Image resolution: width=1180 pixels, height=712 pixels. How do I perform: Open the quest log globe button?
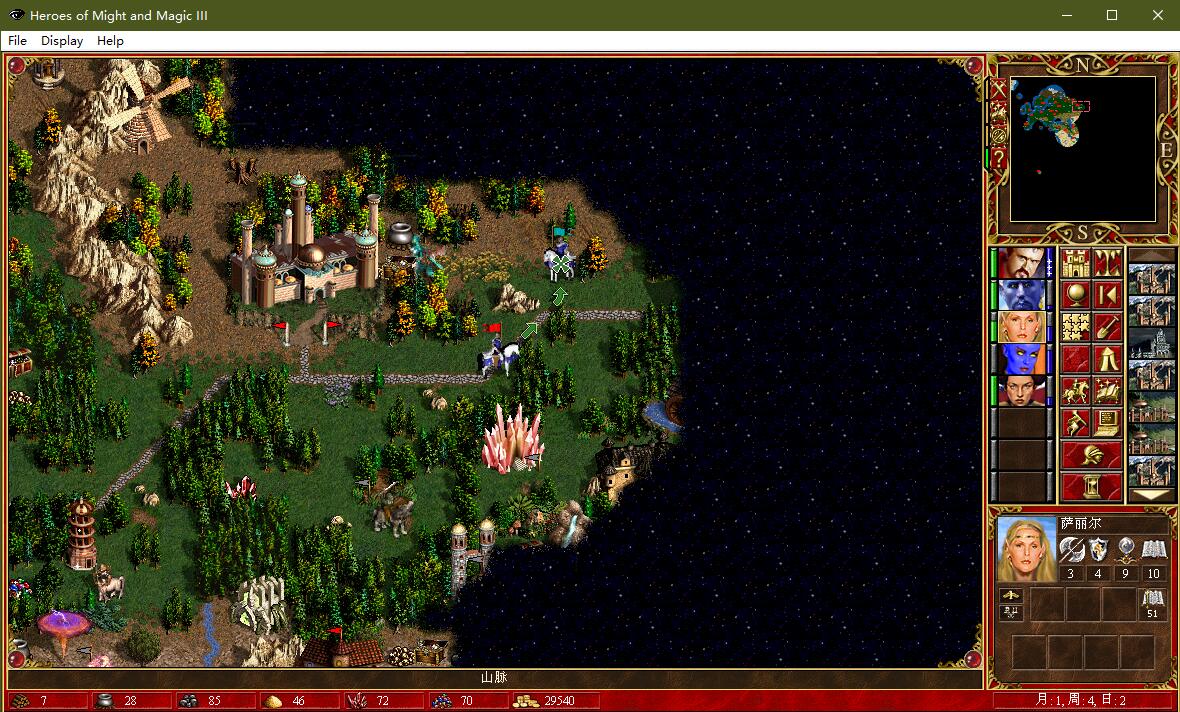(1075, 295)
